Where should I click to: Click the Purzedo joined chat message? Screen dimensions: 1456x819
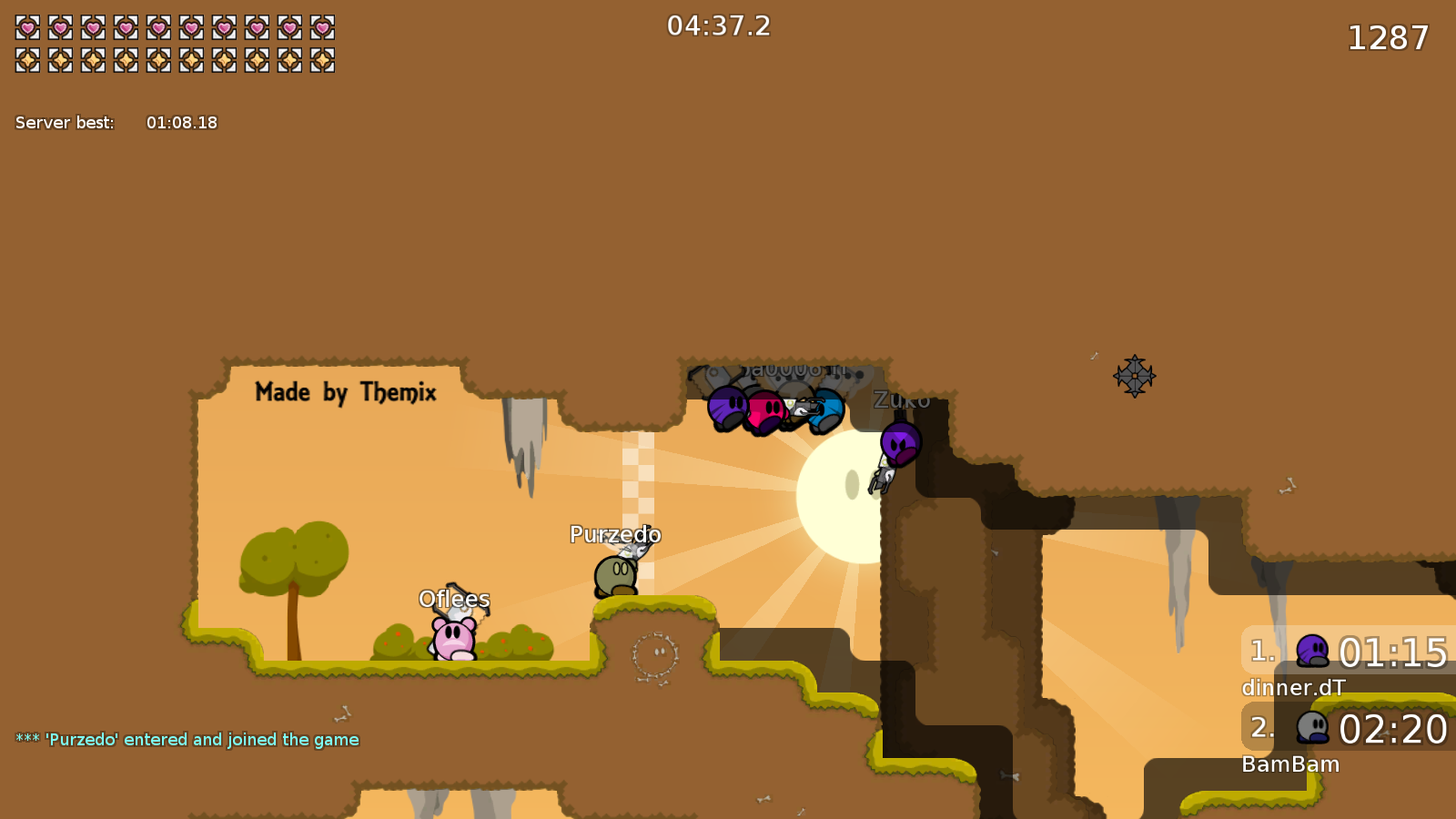pyautogui.click(x=186, y=739)
